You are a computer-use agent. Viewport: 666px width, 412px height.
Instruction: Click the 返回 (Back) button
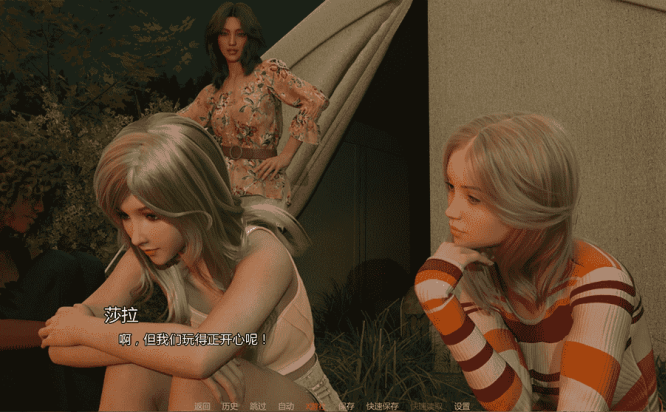click(x=203, y=406)
